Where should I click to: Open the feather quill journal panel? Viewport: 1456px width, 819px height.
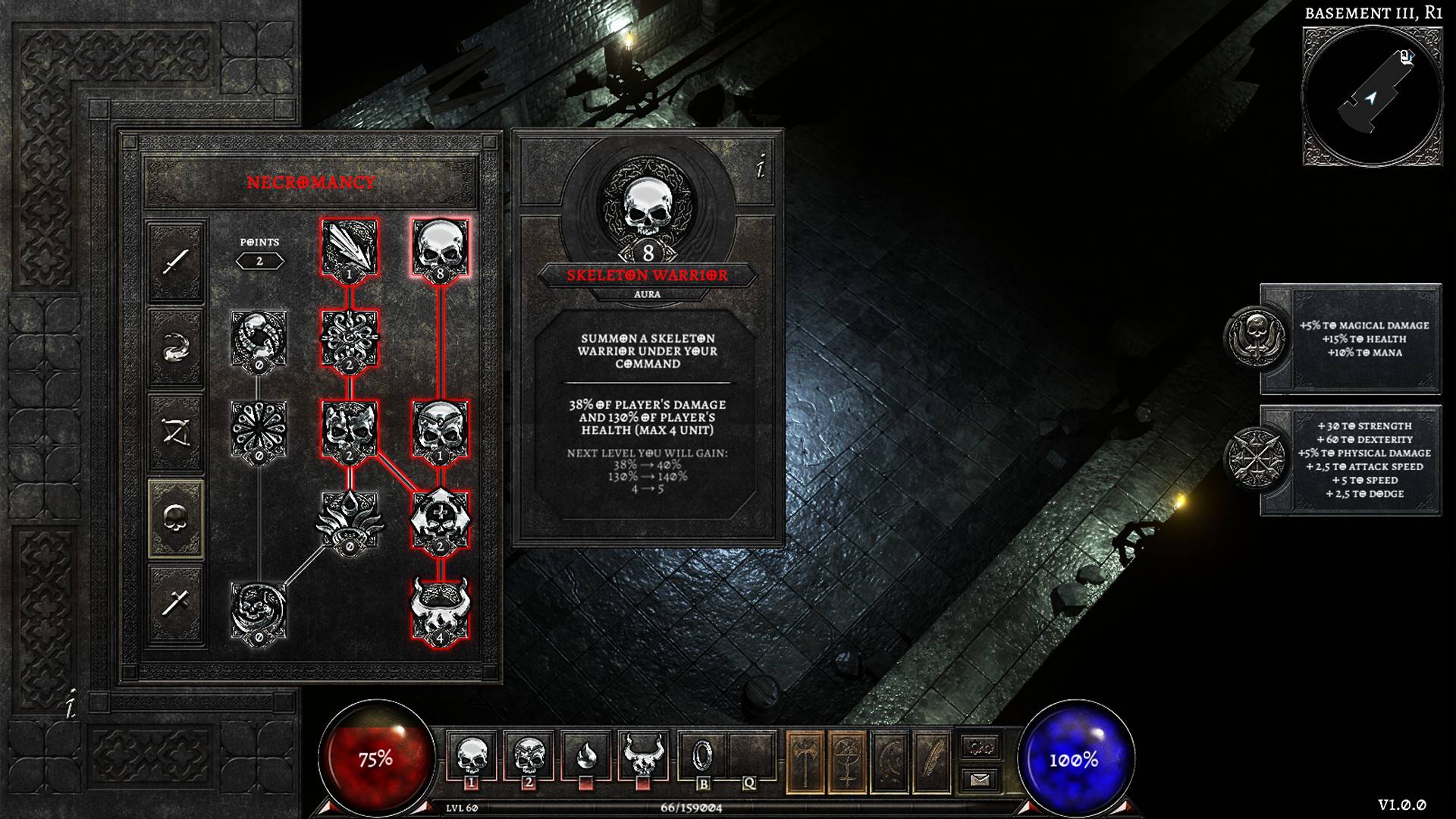932,761
